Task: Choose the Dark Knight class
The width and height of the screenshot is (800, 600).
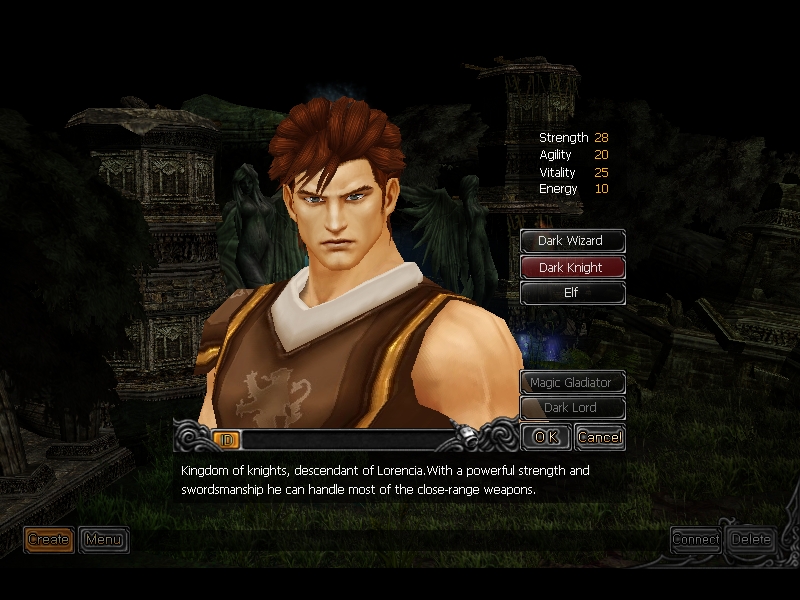Action: click(x=572, y=267)
